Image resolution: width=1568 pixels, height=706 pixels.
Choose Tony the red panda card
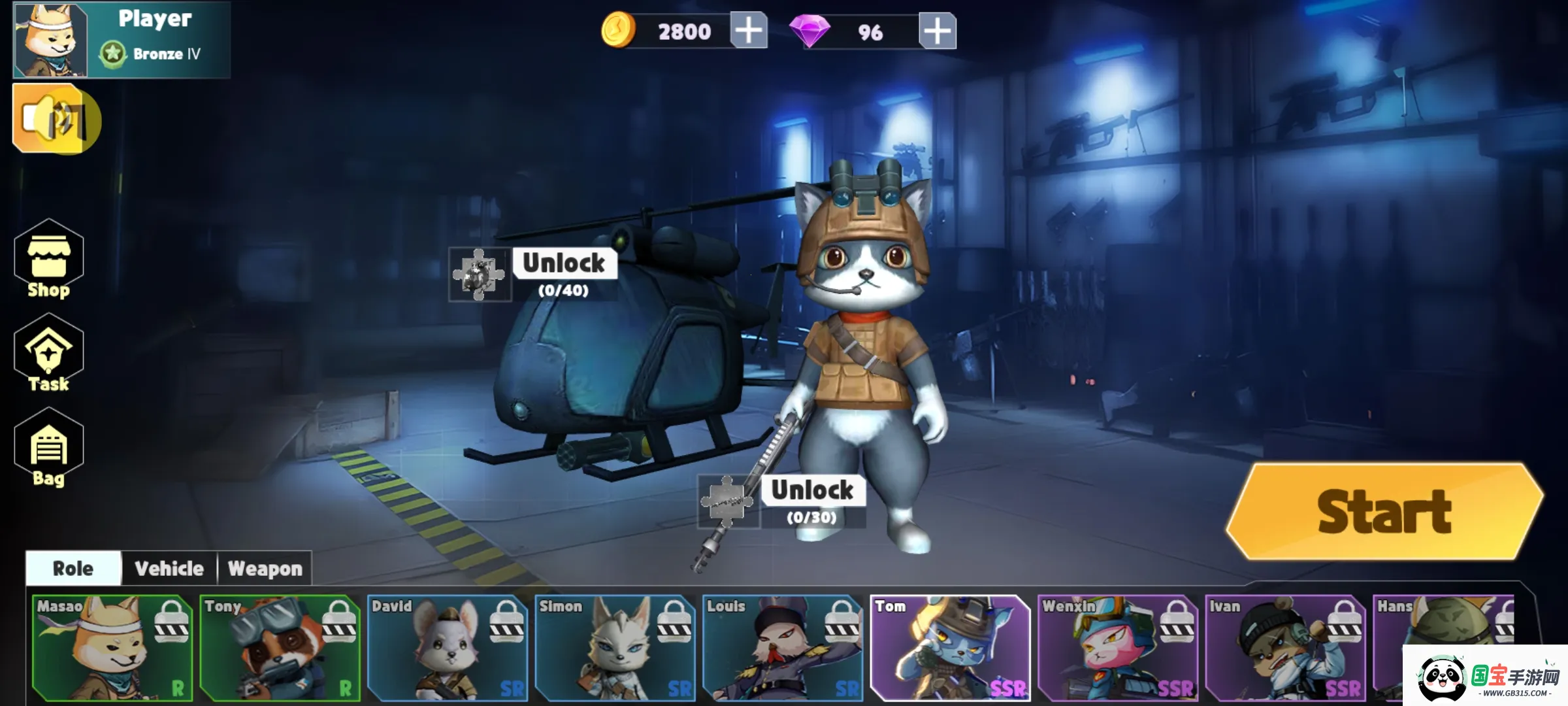[280, 647]
